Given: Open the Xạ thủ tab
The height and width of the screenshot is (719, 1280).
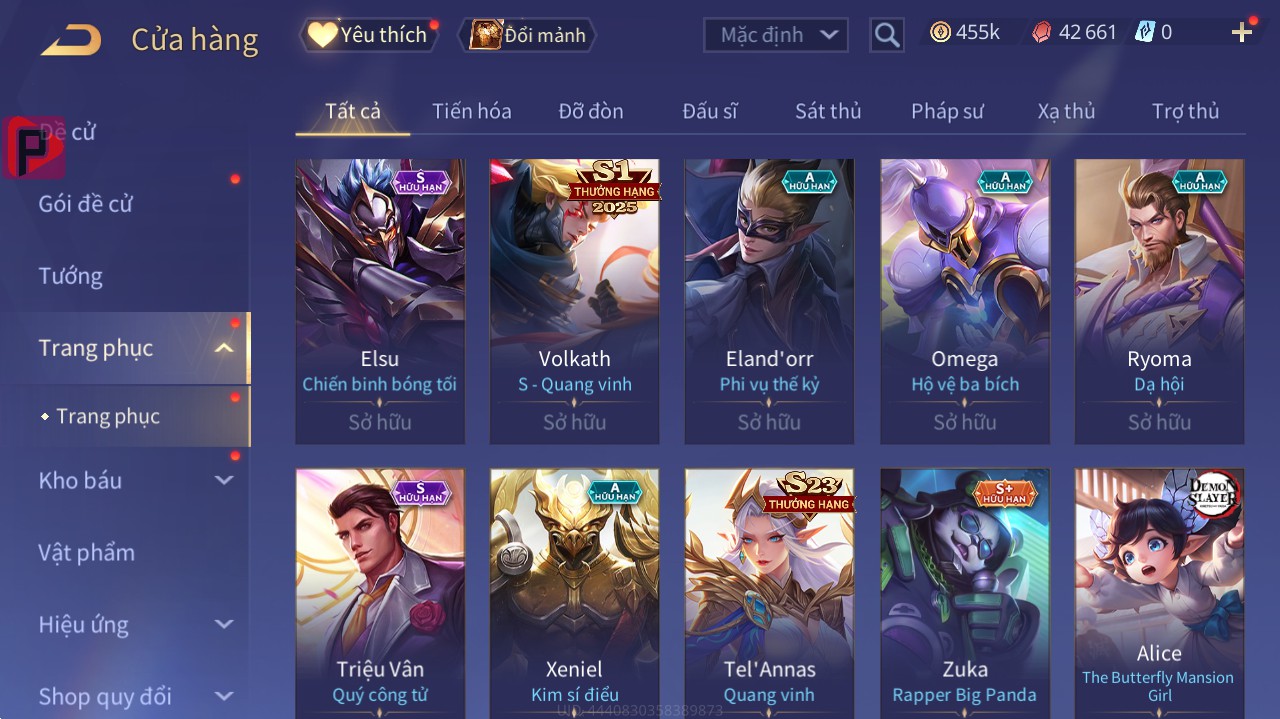Looking at the screenshot, I should pyautogui.click(x=1066, y=111).
